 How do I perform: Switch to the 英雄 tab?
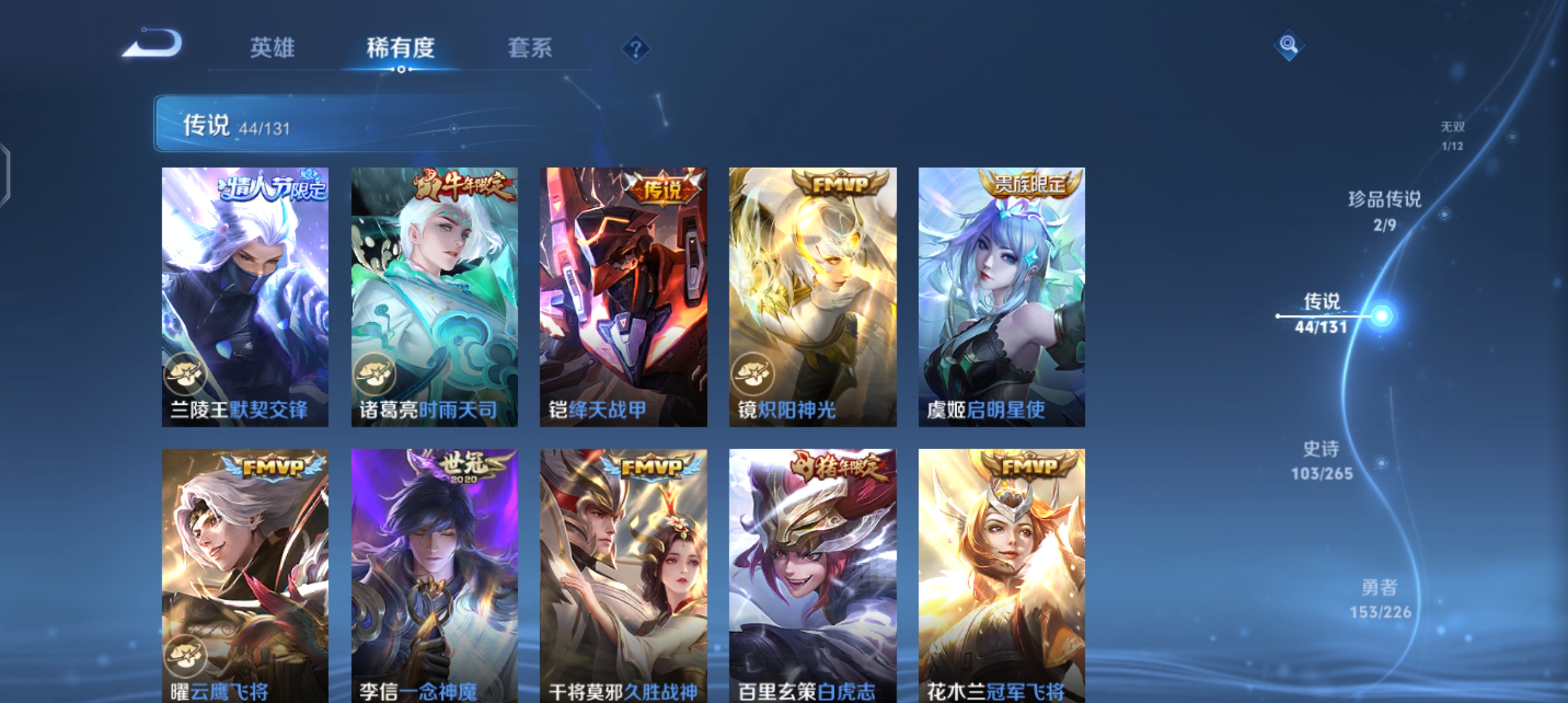pos(273,48)
